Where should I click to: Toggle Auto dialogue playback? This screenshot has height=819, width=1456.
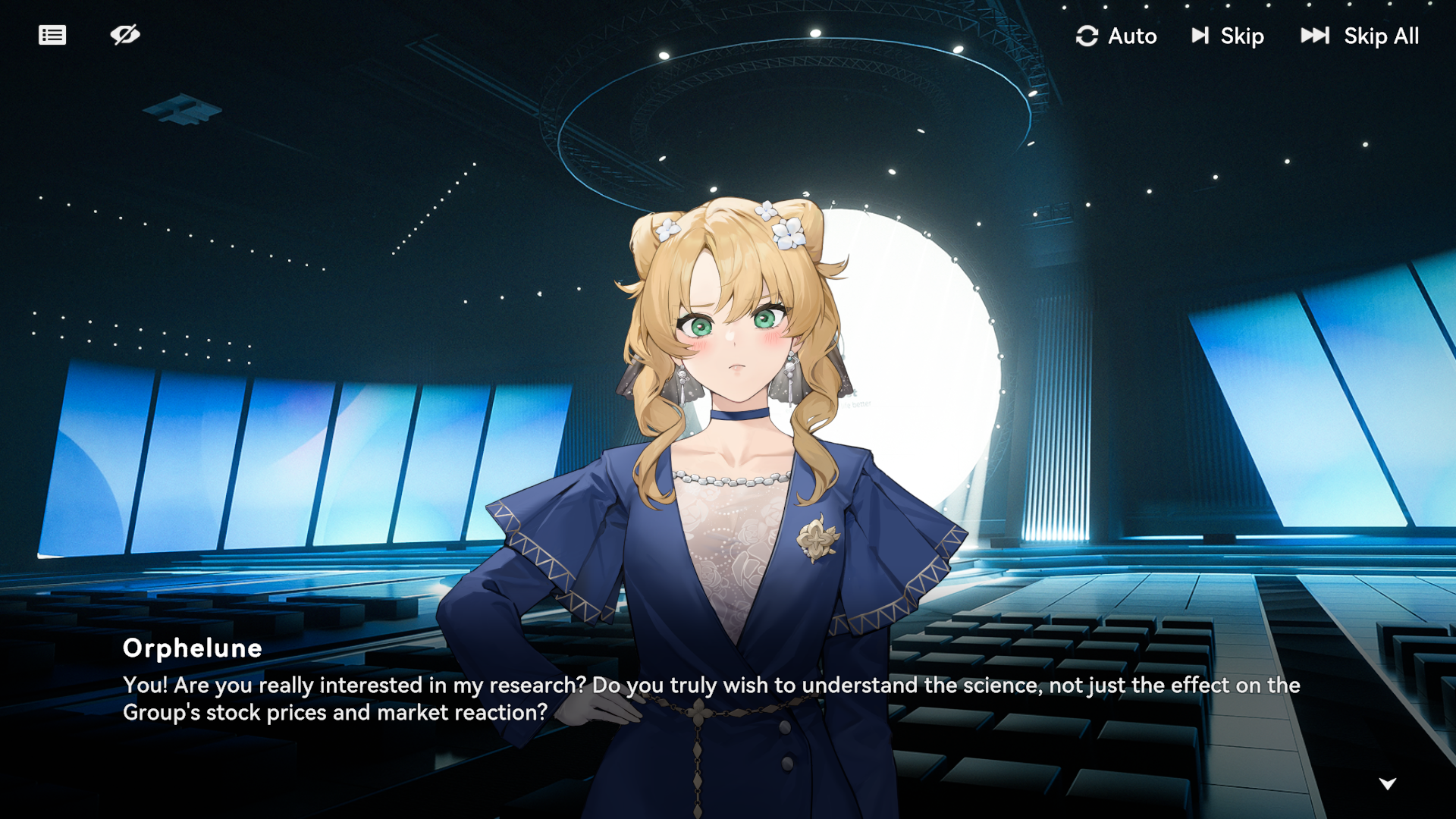1116,36
